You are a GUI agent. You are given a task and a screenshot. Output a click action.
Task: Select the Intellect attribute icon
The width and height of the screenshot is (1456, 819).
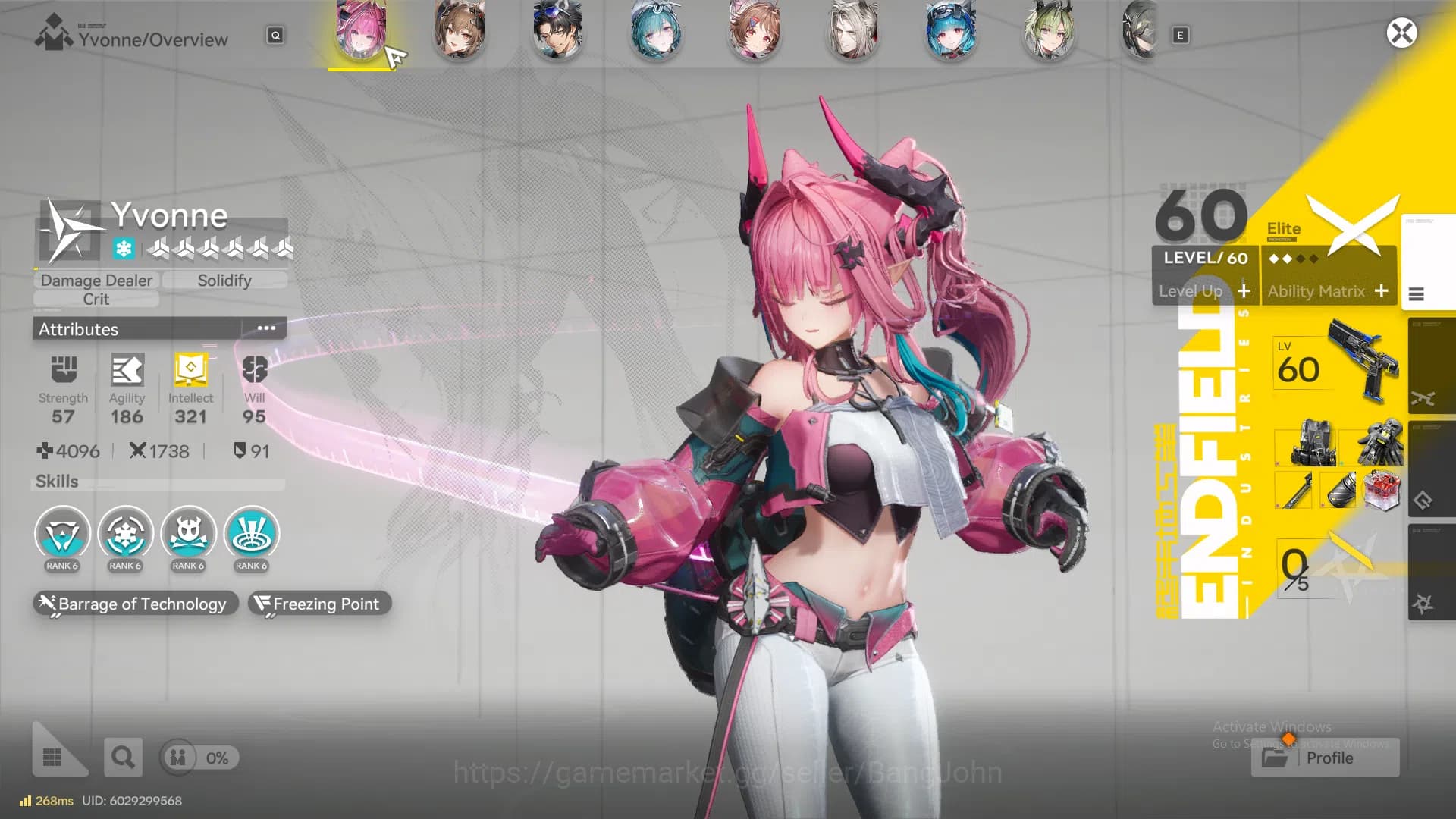(190, 372)
